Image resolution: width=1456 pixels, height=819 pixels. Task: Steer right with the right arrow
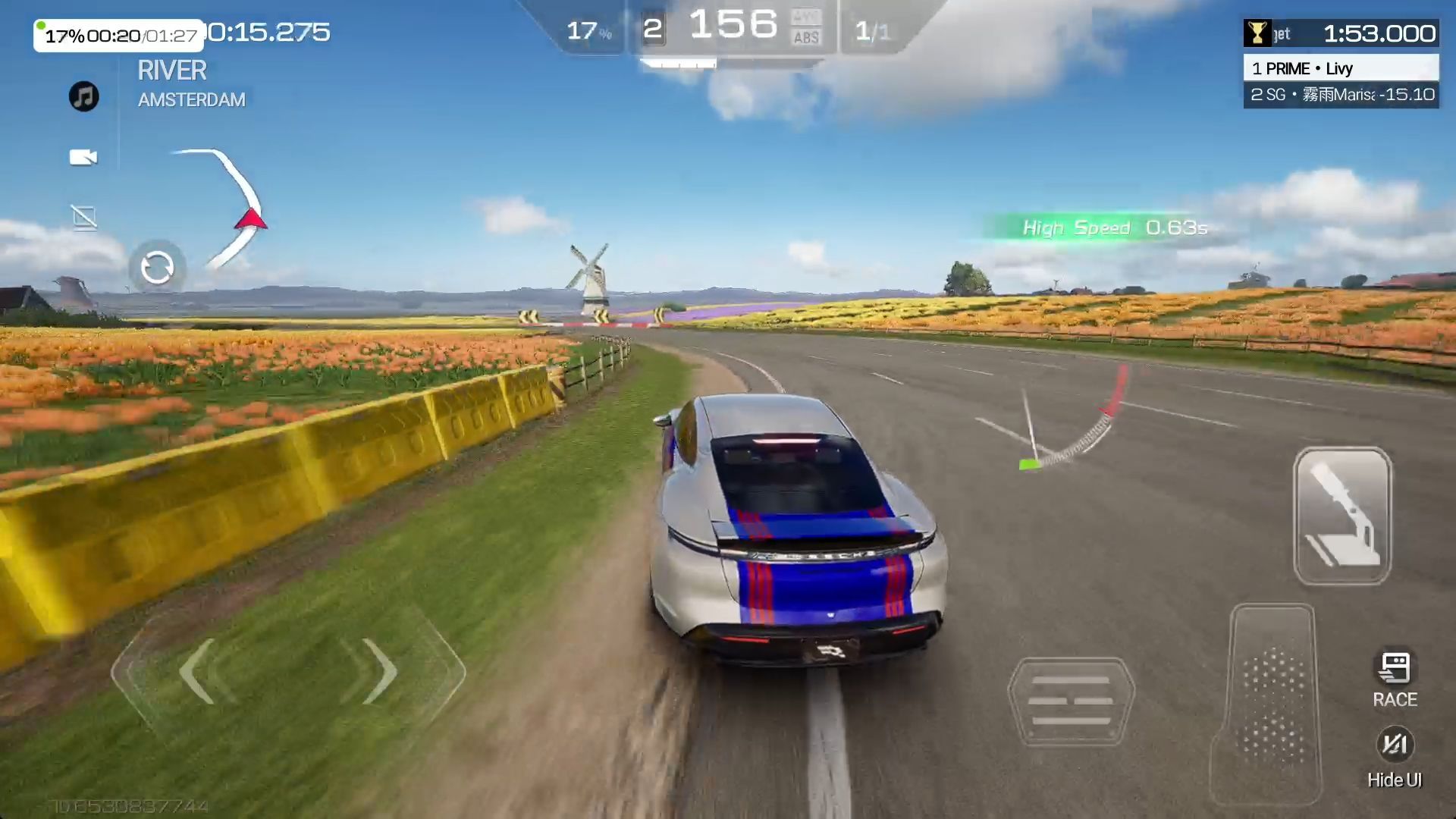pos(380,670)
